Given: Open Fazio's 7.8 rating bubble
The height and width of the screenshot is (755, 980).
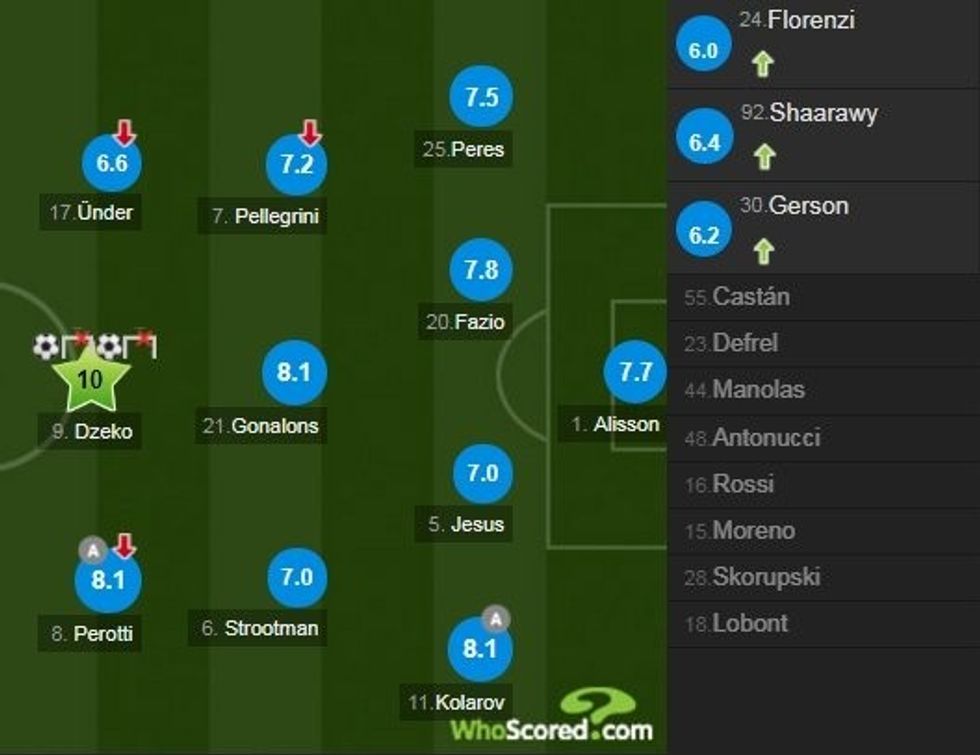Looking at the screenshot, I should tap(481, 270).
